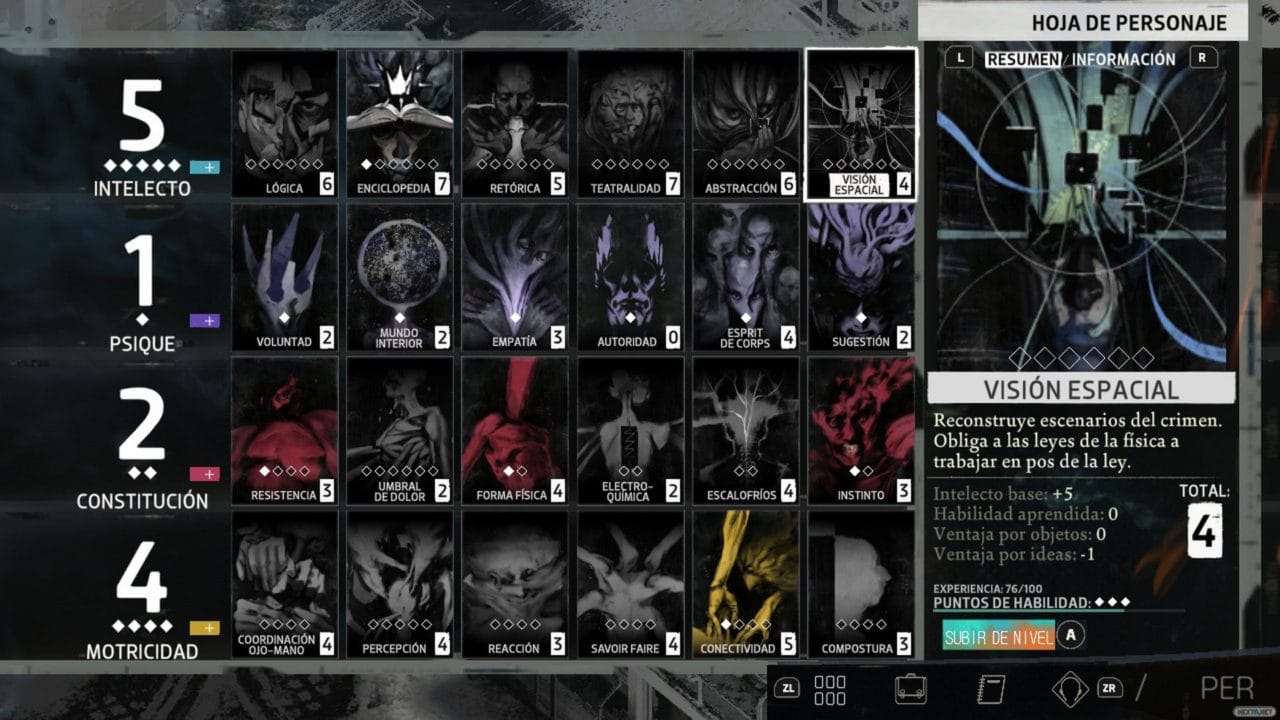The width and height of the screenshot is (1280, 720).
Task: Switch to the Información tab
Action: coord(1124,59)
